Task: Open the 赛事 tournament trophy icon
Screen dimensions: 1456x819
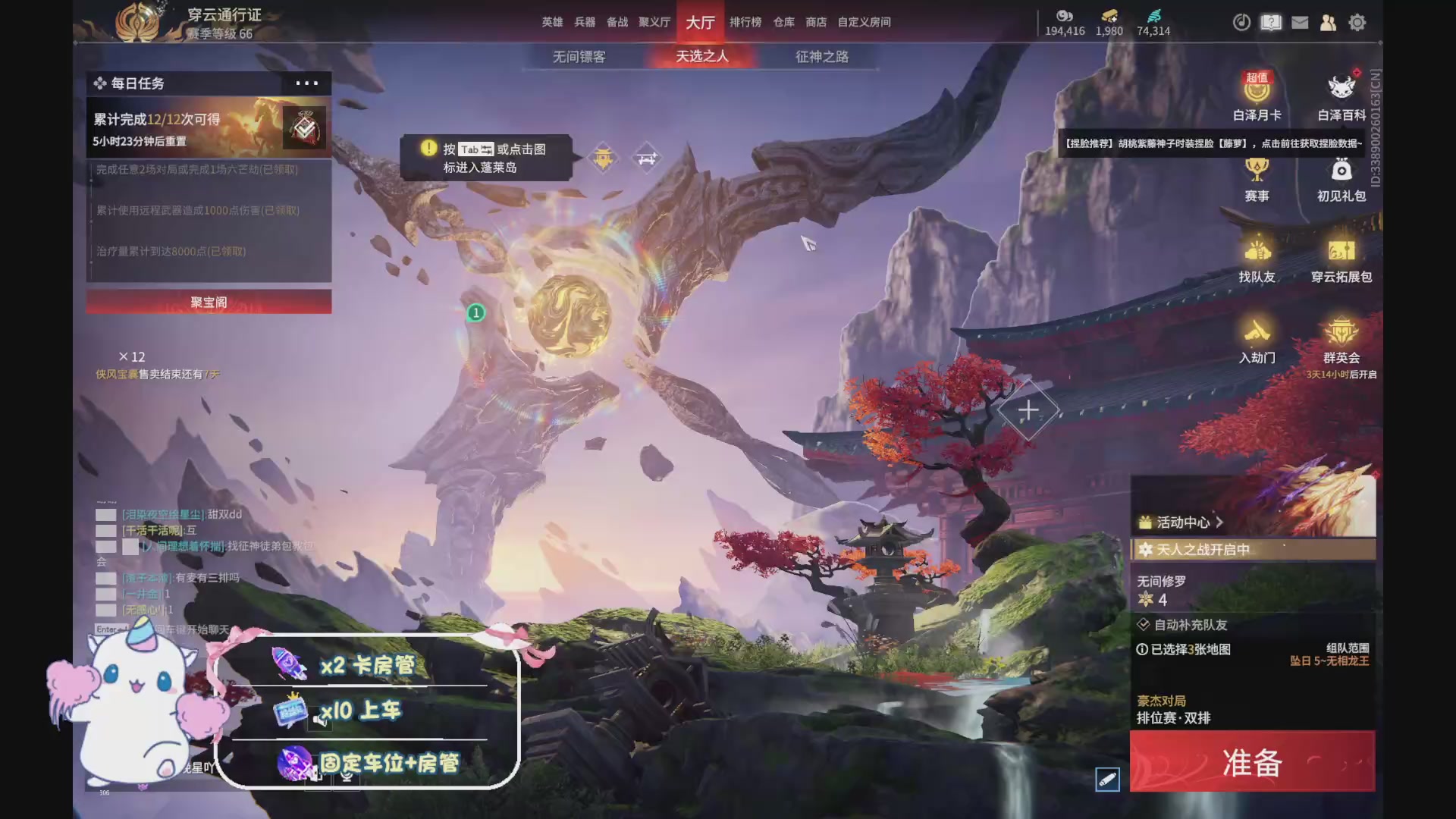Action: [x=1257, y=174]
